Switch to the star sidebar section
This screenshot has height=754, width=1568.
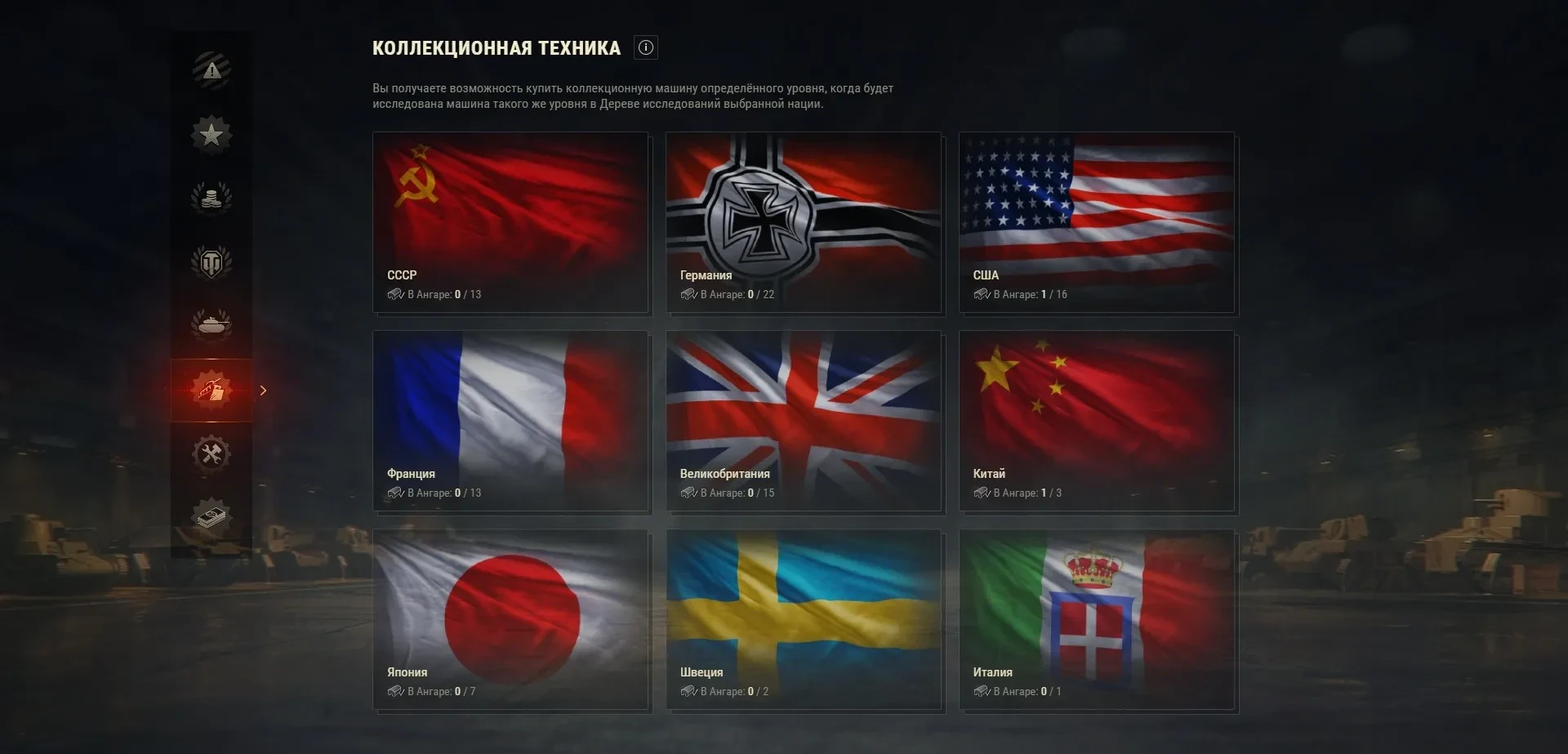212,134
